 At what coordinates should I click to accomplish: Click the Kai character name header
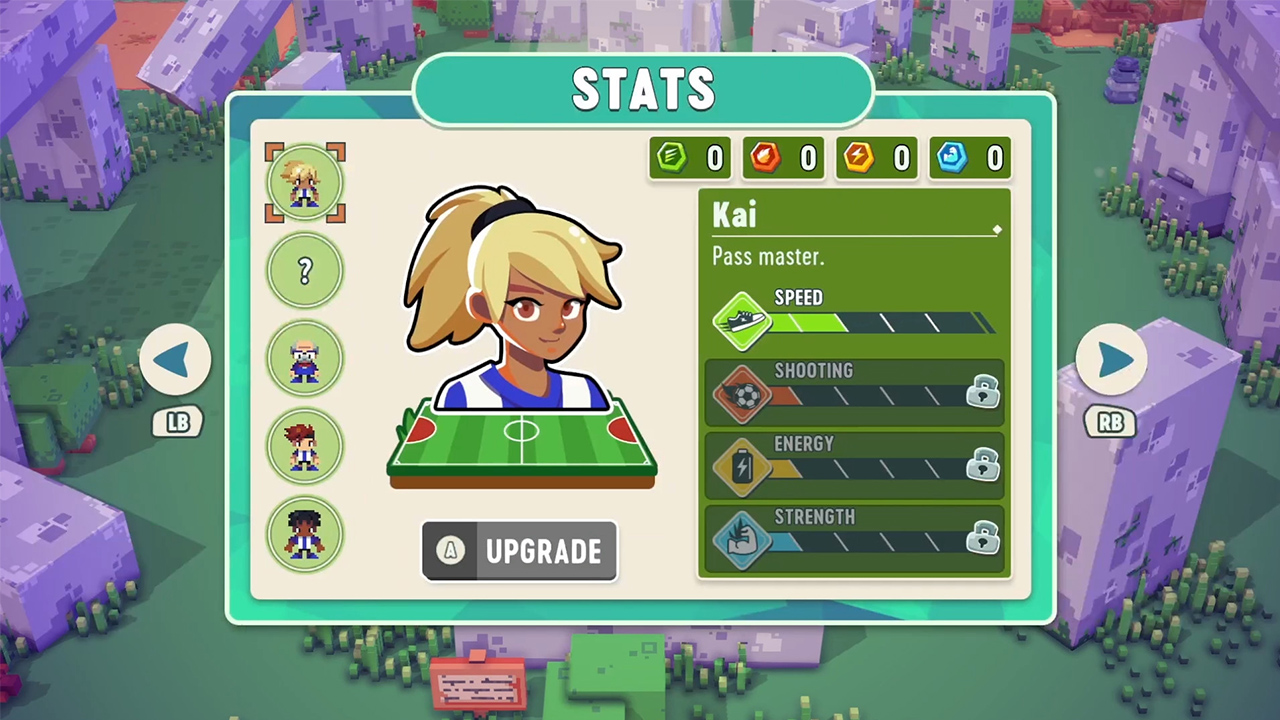(733, 215)
